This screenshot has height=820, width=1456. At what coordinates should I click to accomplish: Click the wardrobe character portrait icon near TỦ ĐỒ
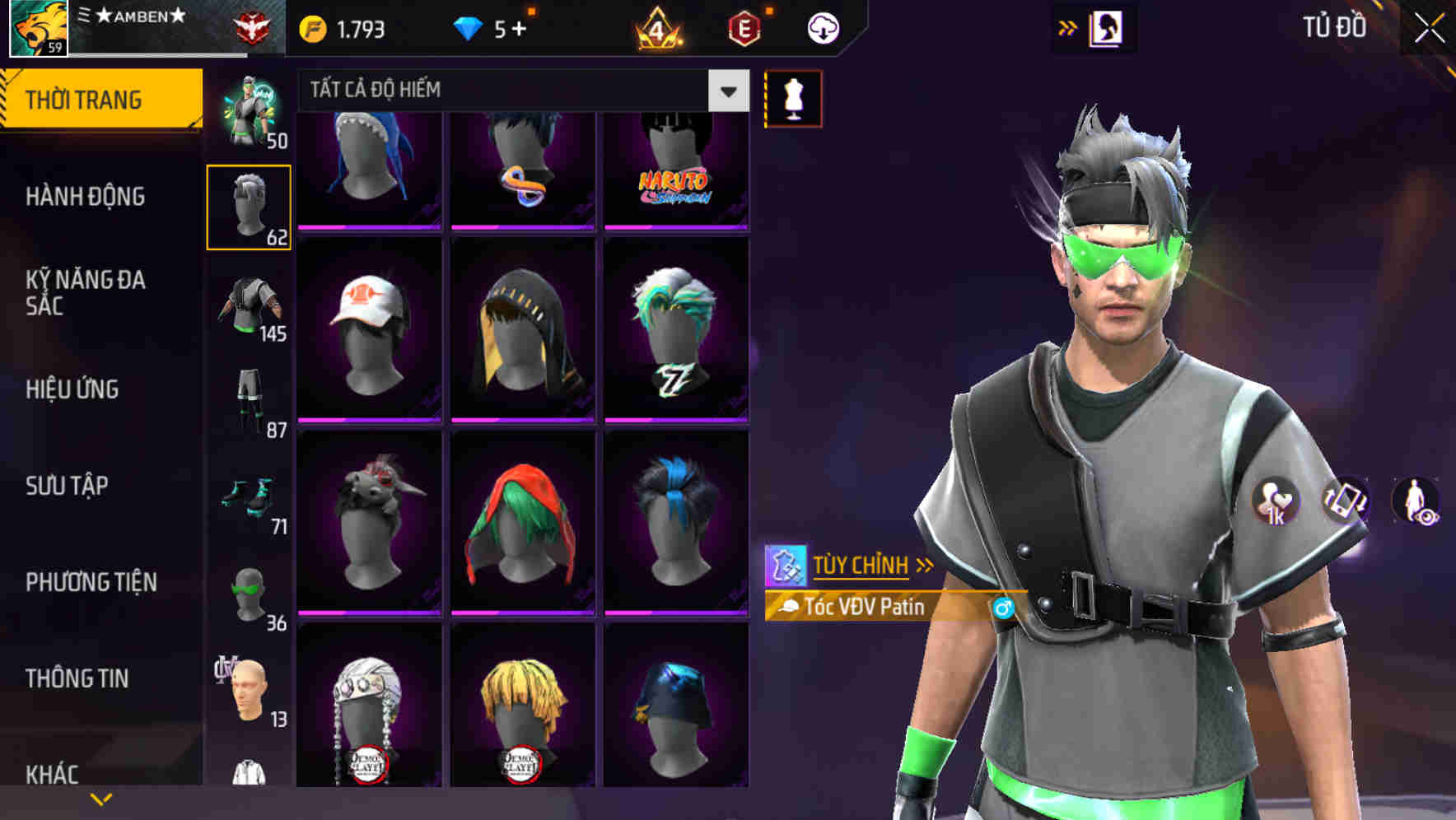[x=1108, y=26]
